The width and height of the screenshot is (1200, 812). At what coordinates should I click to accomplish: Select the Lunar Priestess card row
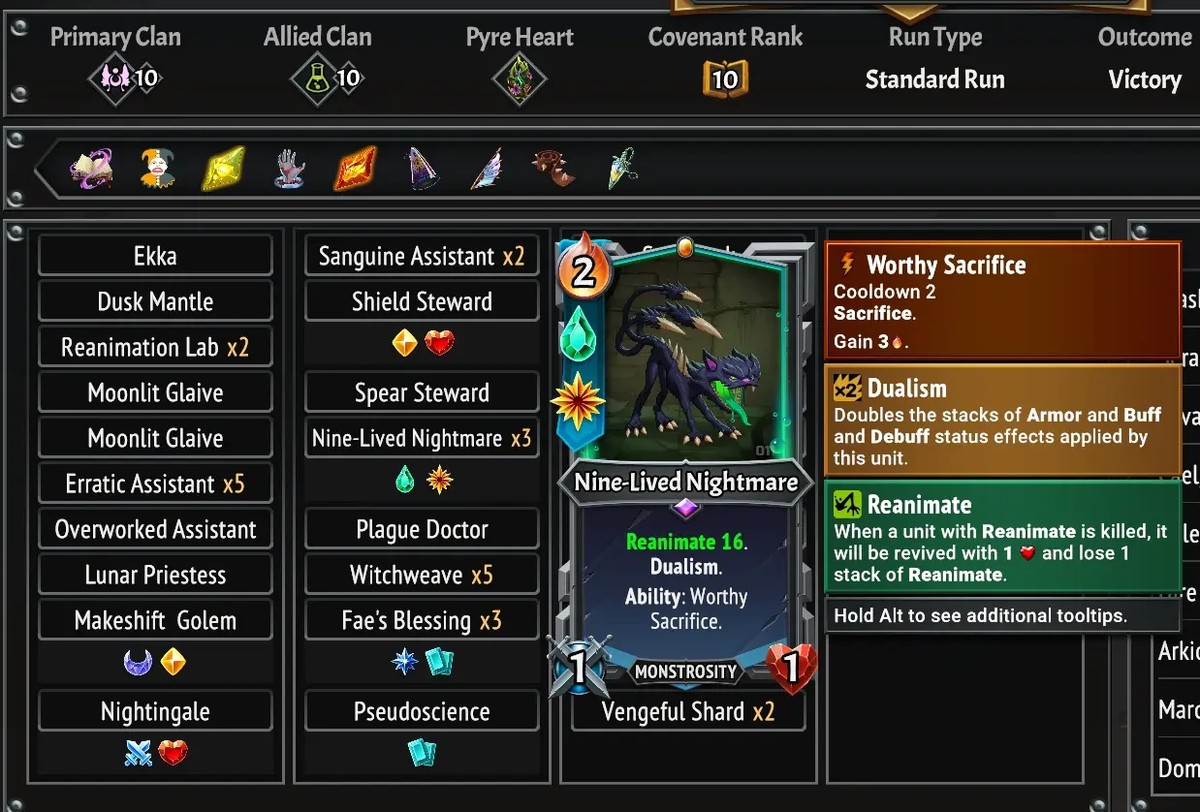[x=155, y=575]
